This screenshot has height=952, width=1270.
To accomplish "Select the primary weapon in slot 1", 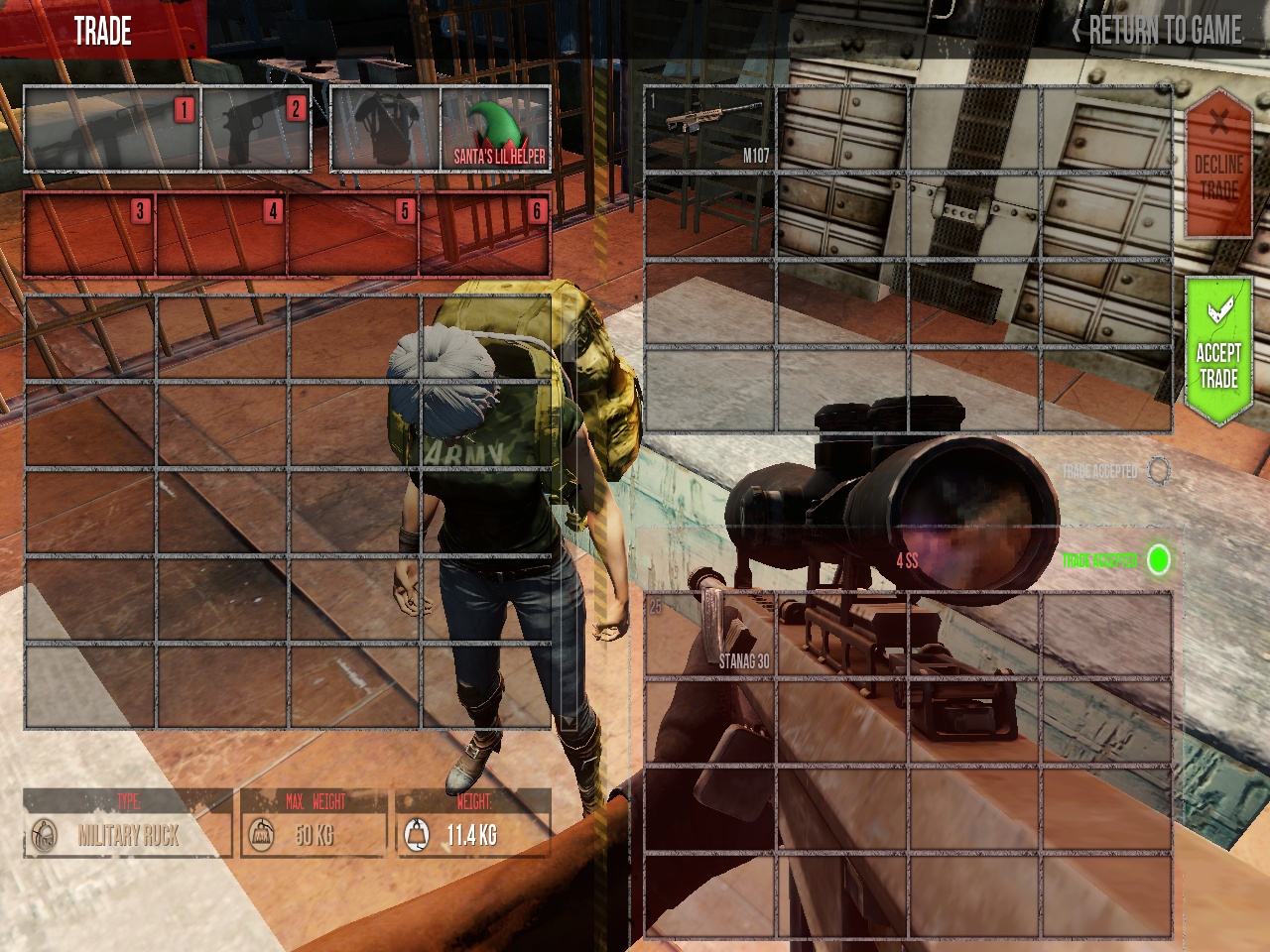I will [x=112, y=130].
